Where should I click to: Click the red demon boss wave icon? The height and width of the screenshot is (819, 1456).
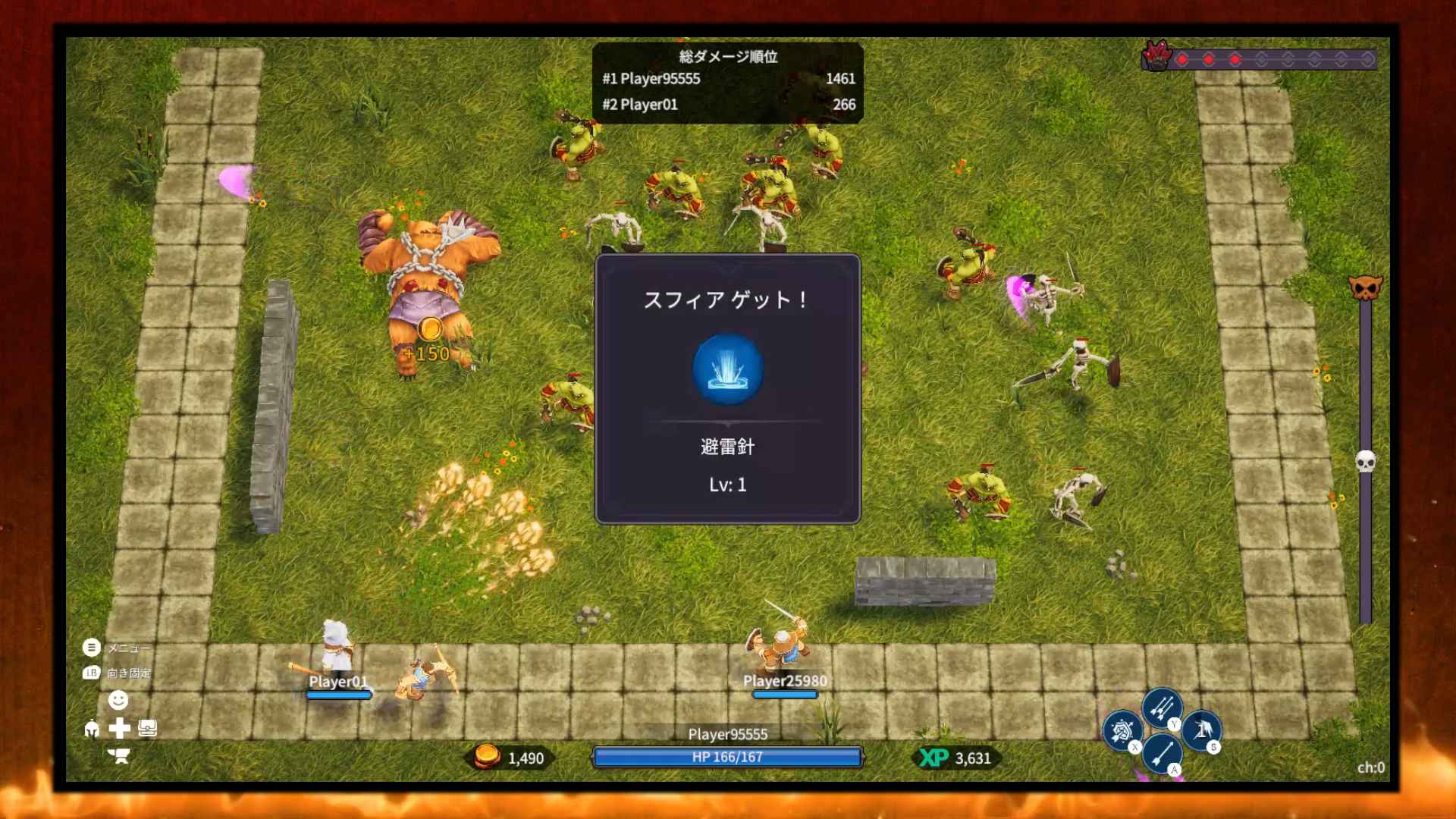(1156, 56)
